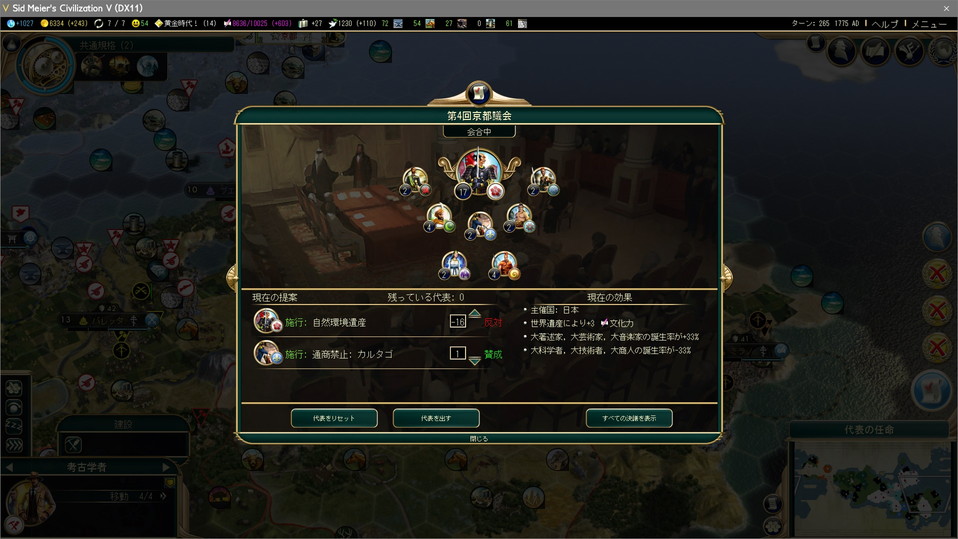Submit votes with the 代表を出す button
Screen dimensions: 958x539
436,418
